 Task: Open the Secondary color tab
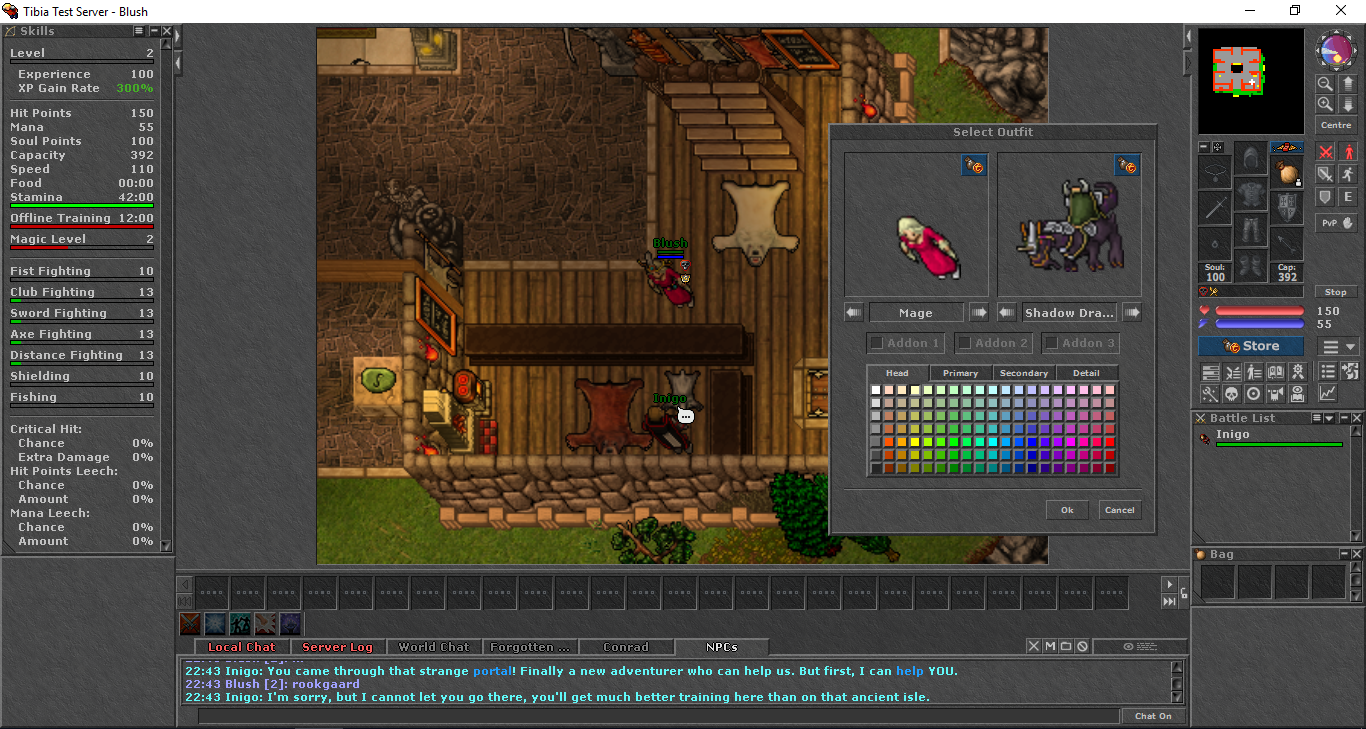coord(1024,373)
